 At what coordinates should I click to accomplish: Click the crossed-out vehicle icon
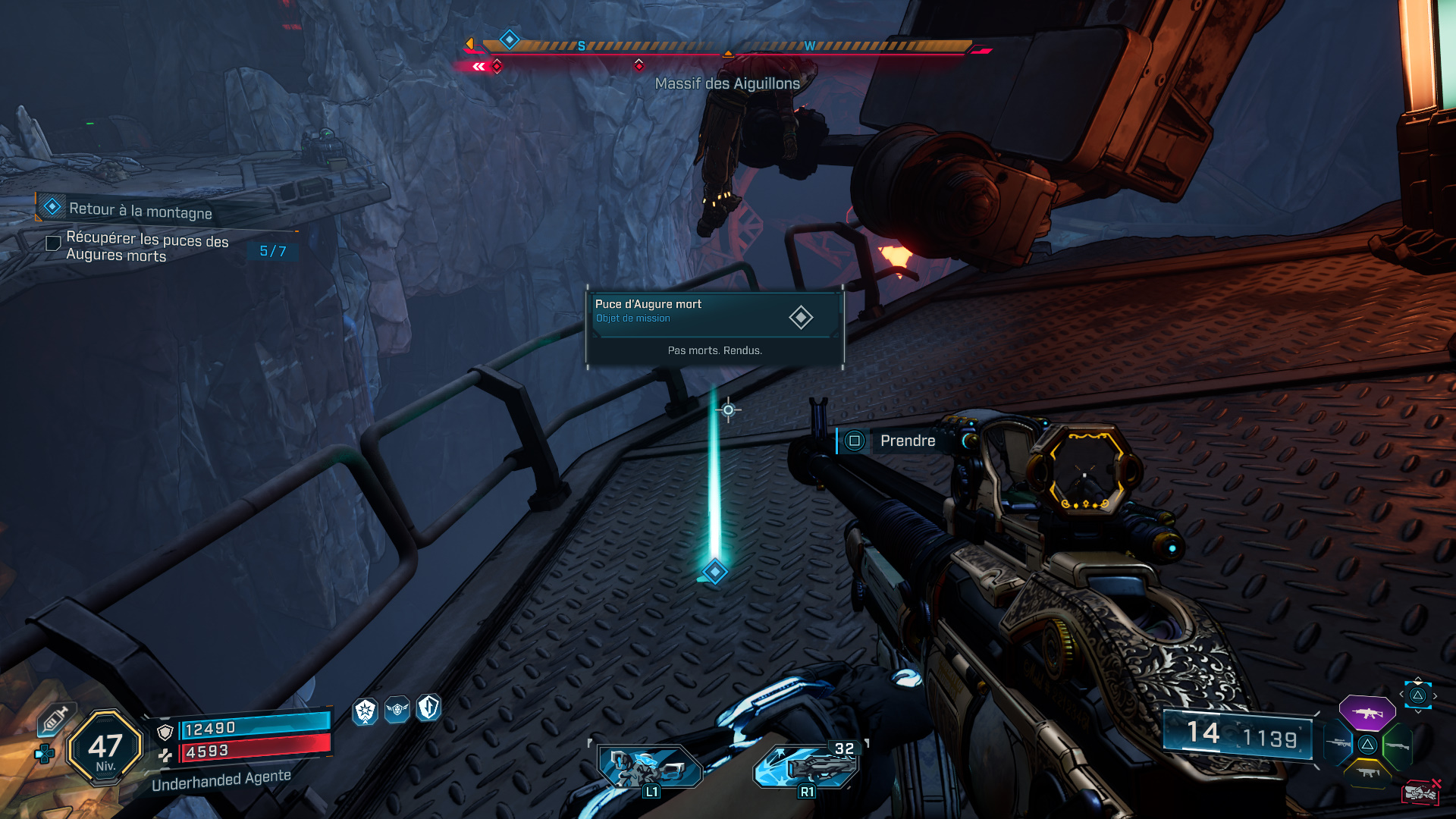tap(1420, 792)
